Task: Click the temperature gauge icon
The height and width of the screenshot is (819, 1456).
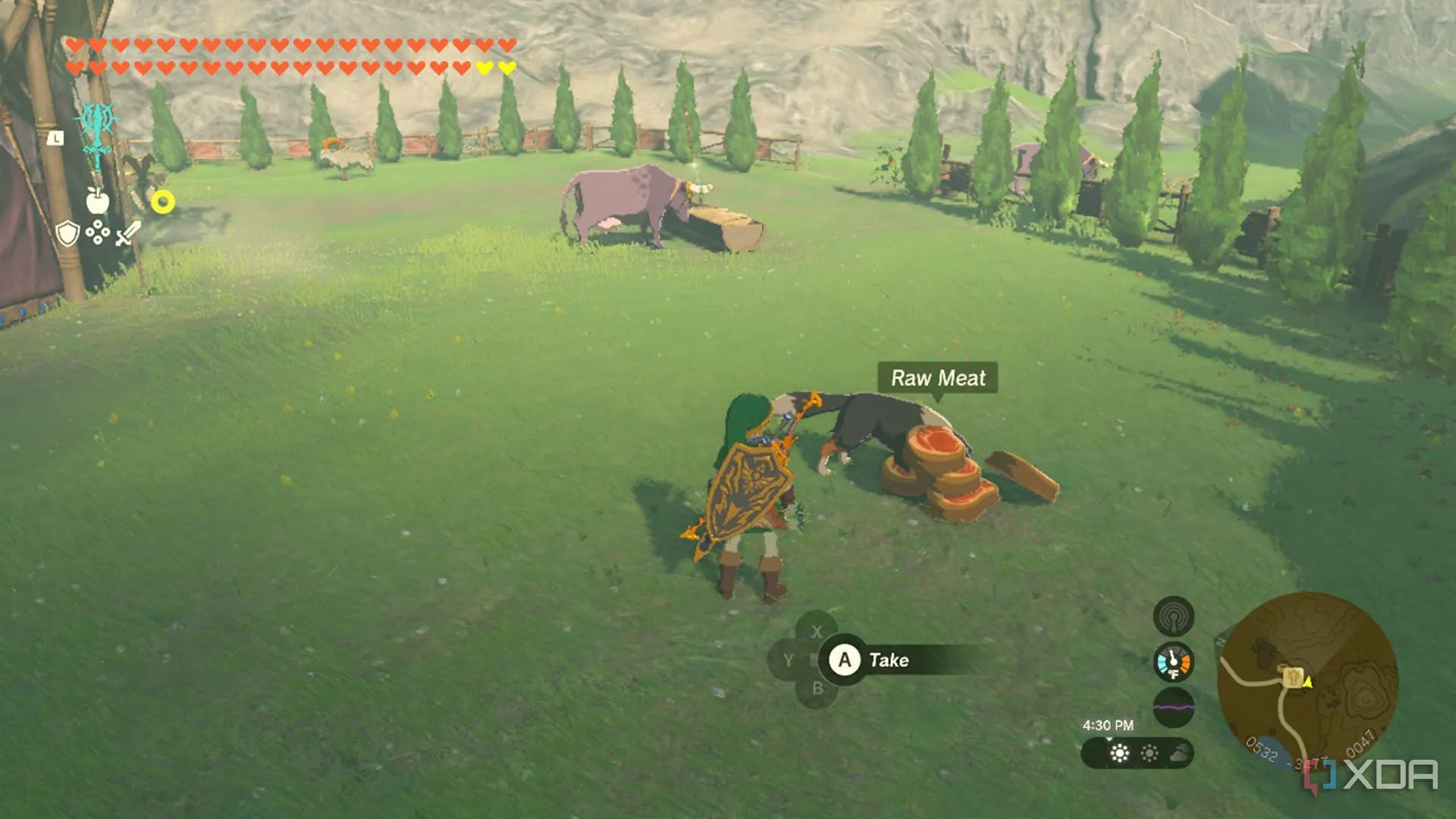Action: tap(1173, 662)
